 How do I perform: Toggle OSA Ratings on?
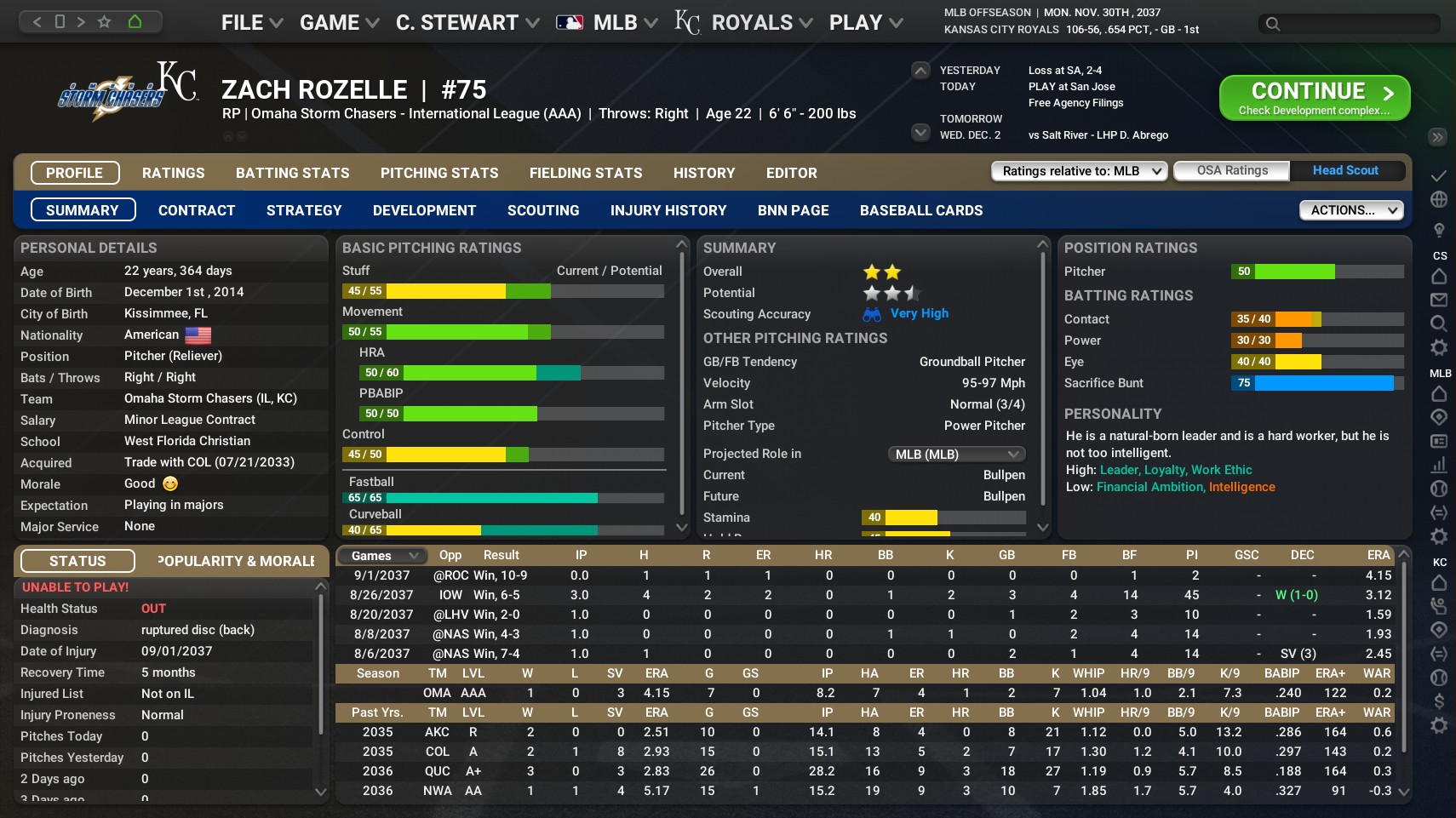coord(1231,170)
